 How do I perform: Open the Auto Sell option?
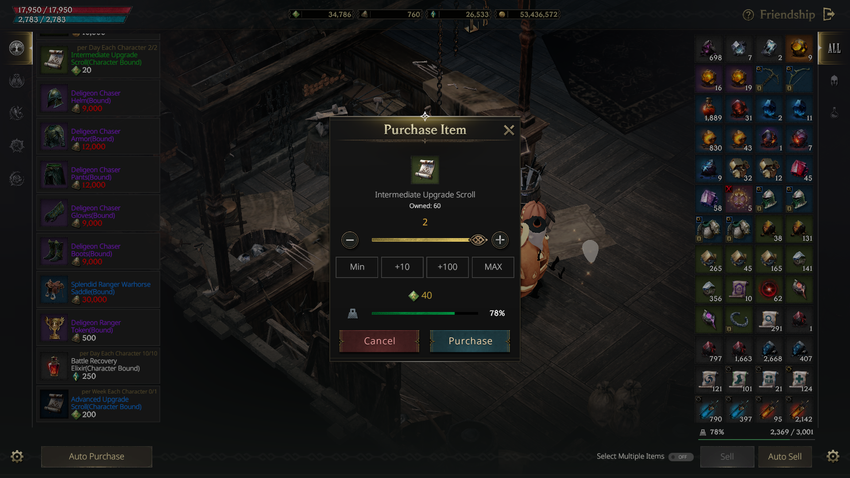click(x=784, y=457)
